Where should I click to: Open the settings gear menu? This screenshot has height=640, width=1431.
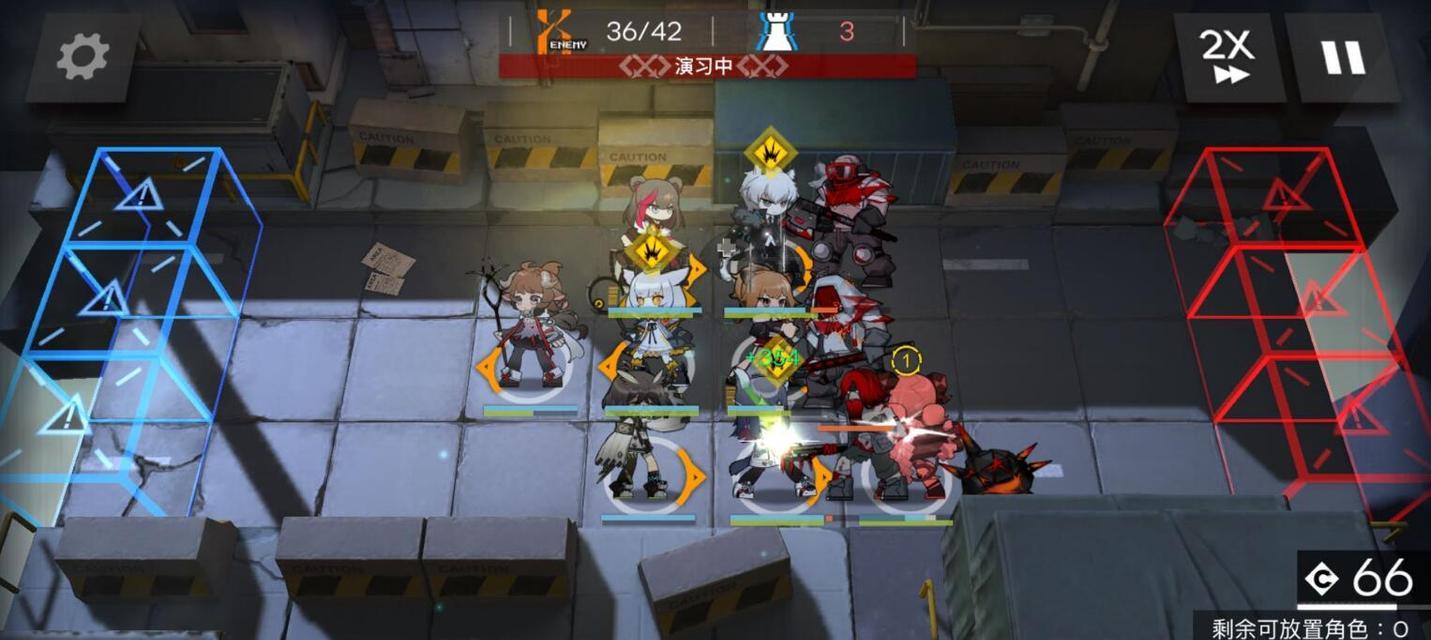click(x=82, y=56)
